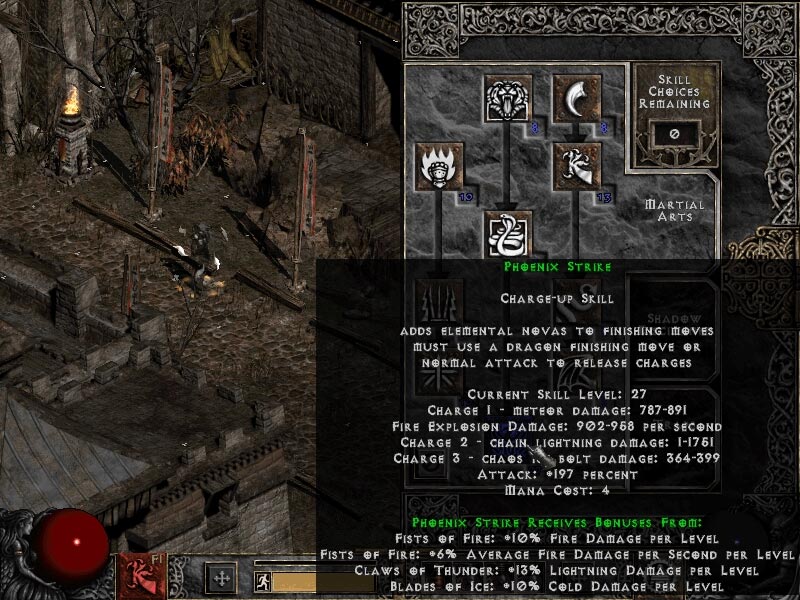800x600 pixels.
Task: Switch to the Martial Arts tab
Action: (676, 210)
